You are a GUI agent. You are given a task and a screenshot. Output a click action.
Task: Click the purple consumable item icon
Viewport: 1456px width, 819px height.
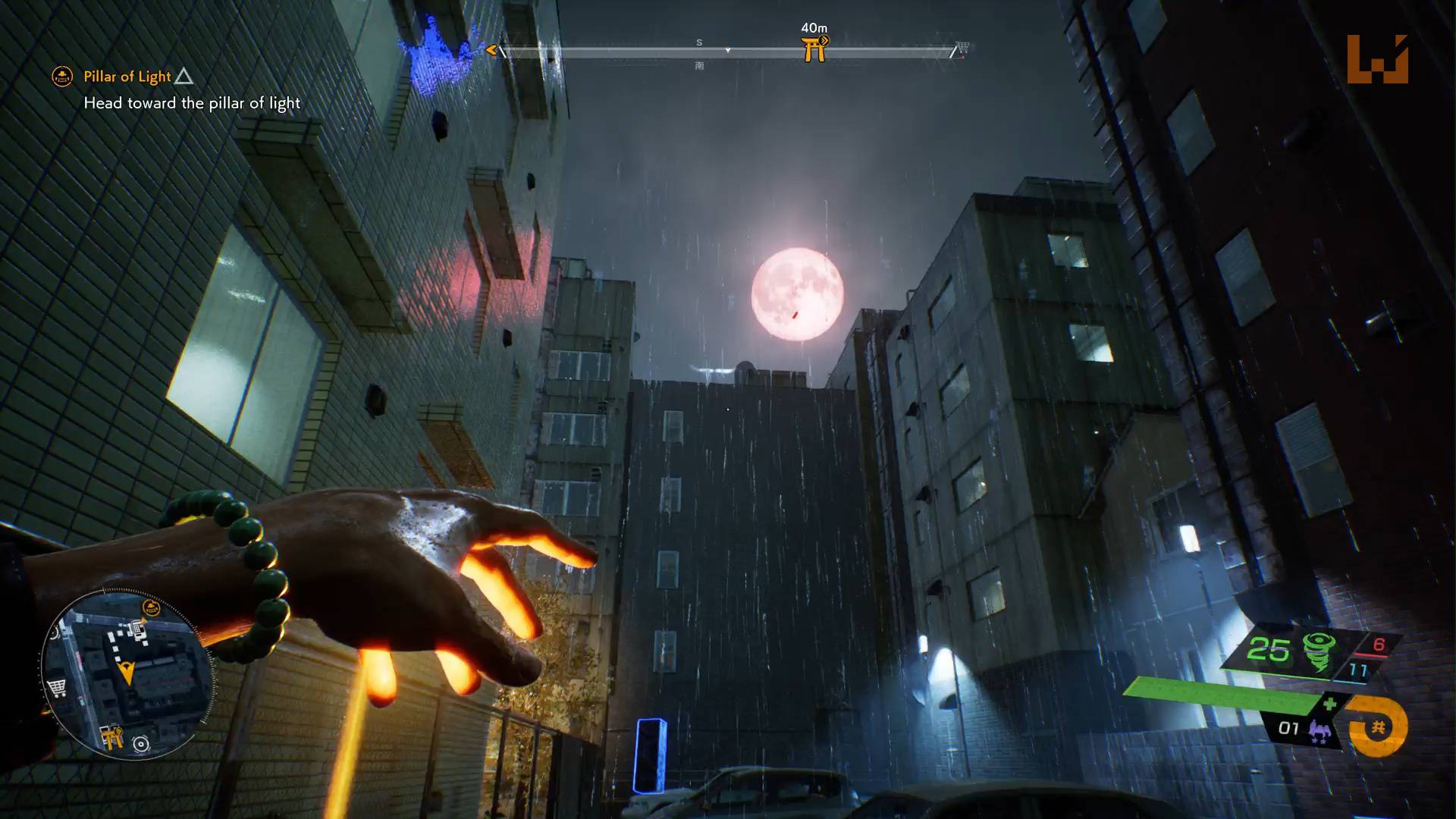point(1318,731)
